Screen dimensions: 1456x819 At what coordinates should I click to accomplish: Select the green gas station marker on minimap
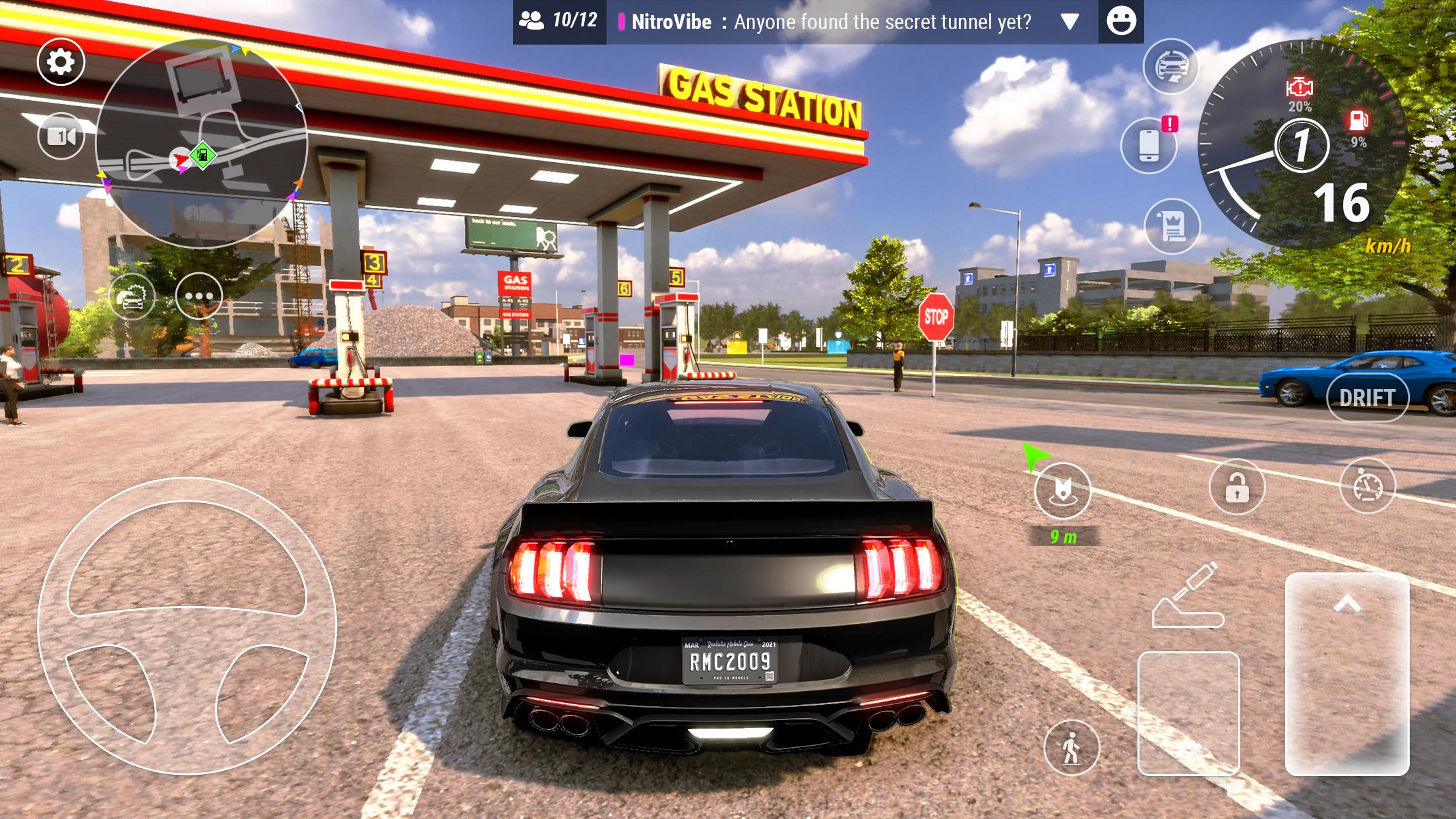[203, 156]
